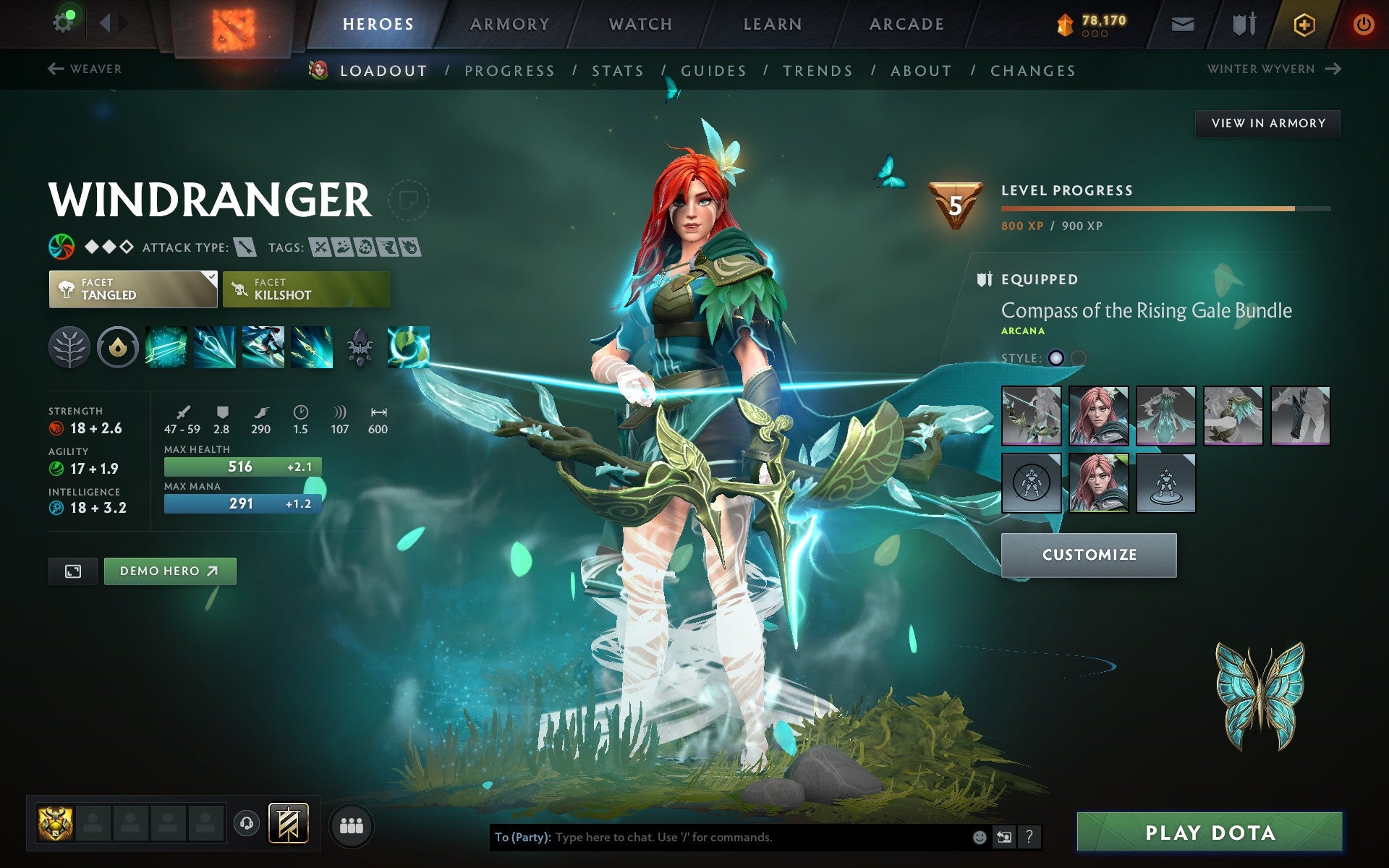This screenshot has width=1389, height=868.
Task: Click the VIEW IN ARMORY button
Action: point(1267,123)
